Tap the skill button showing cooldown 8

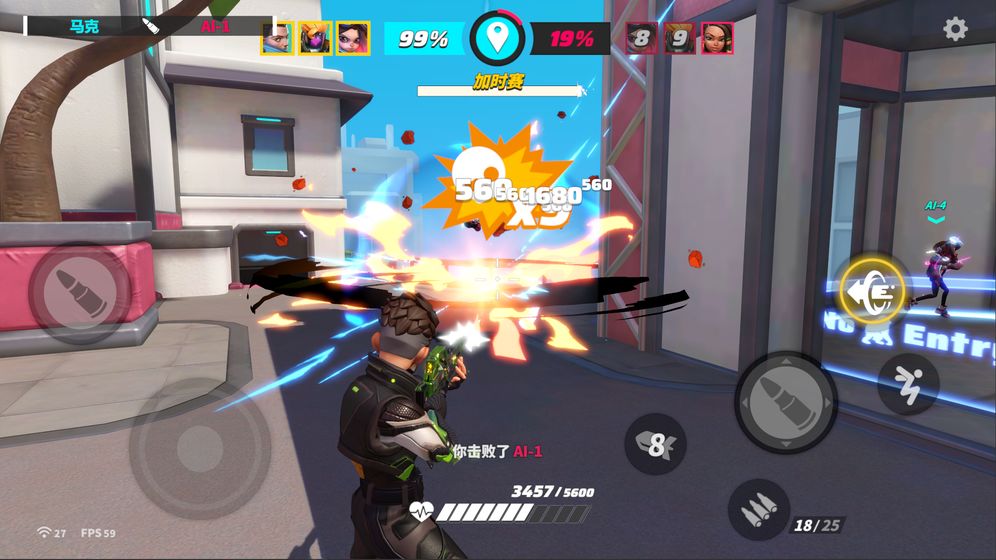tap(656, 443)
